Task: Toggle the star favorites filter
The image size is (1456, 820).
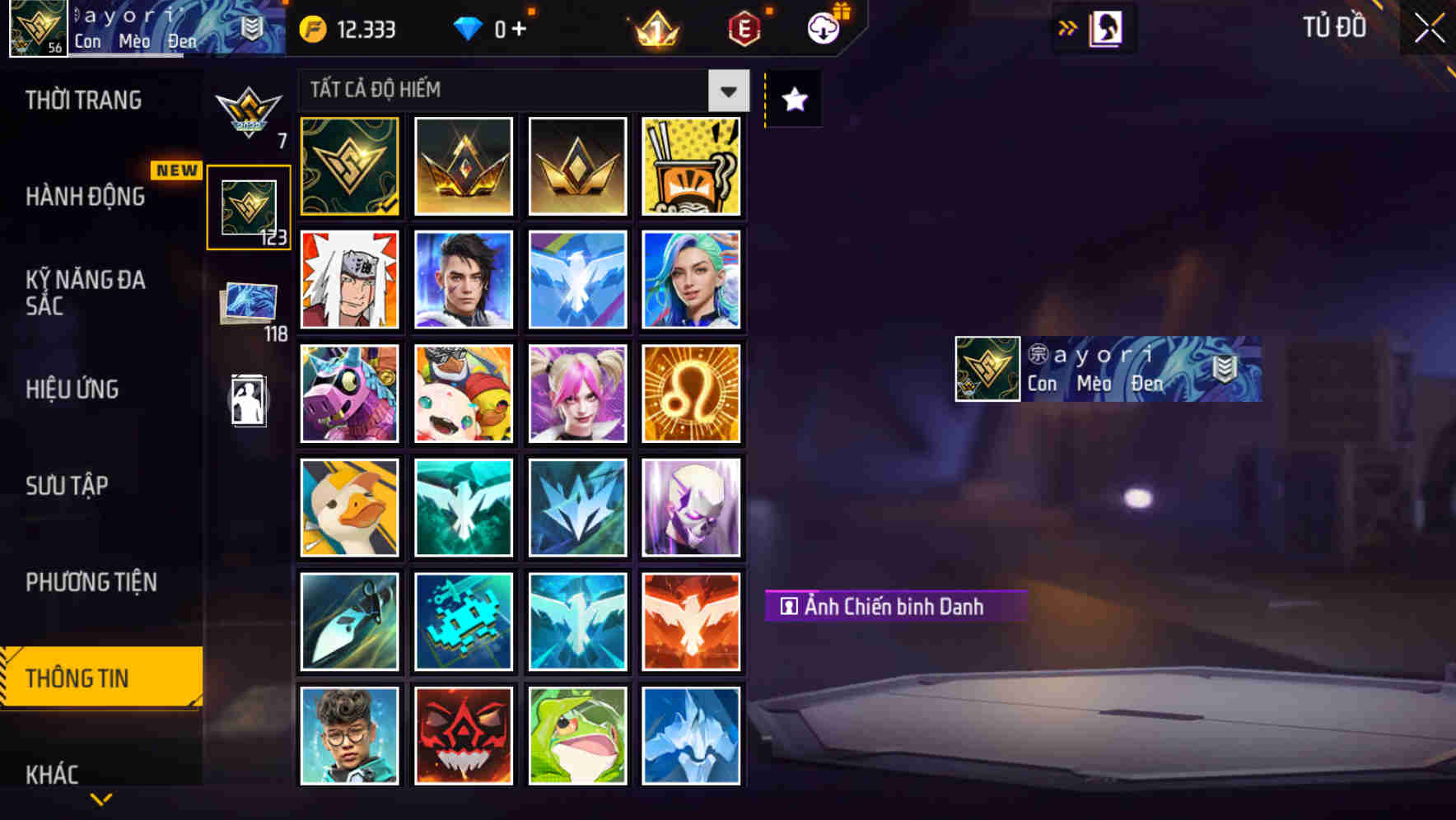Action: point(792,100)
